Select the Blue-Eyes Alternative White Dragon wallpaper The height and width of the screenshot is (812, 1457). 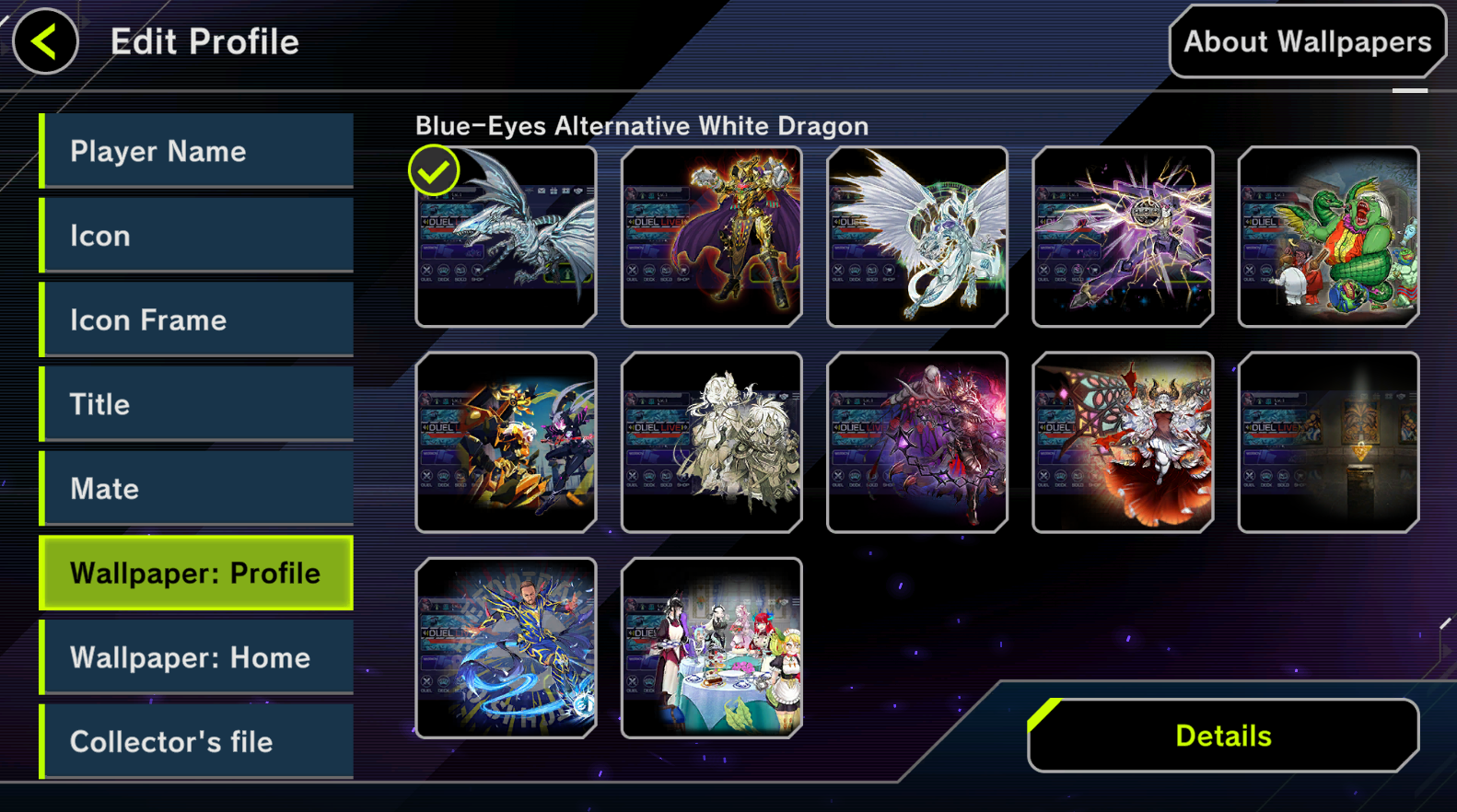pos(506,237)
